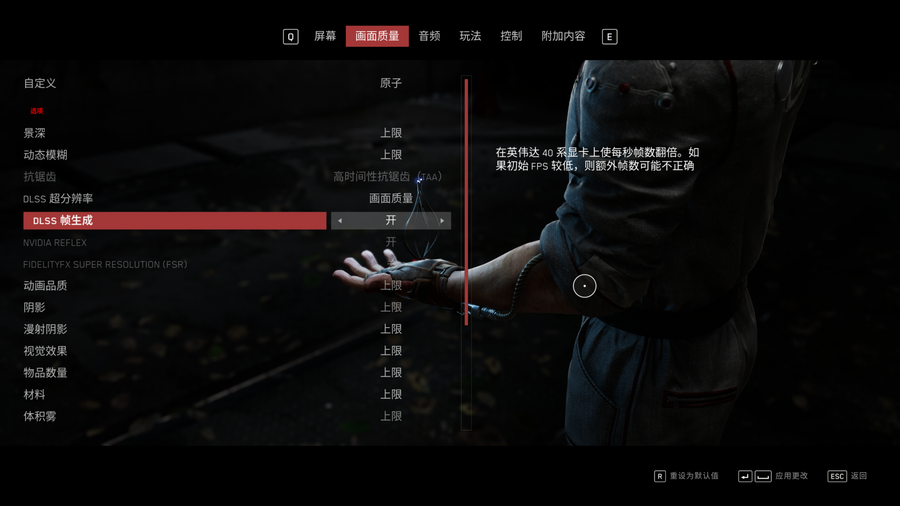Image resolution: width=900 pixels, height=506 pixels.
Task: Select the 动态模糊 option
Action: point(46,155)
